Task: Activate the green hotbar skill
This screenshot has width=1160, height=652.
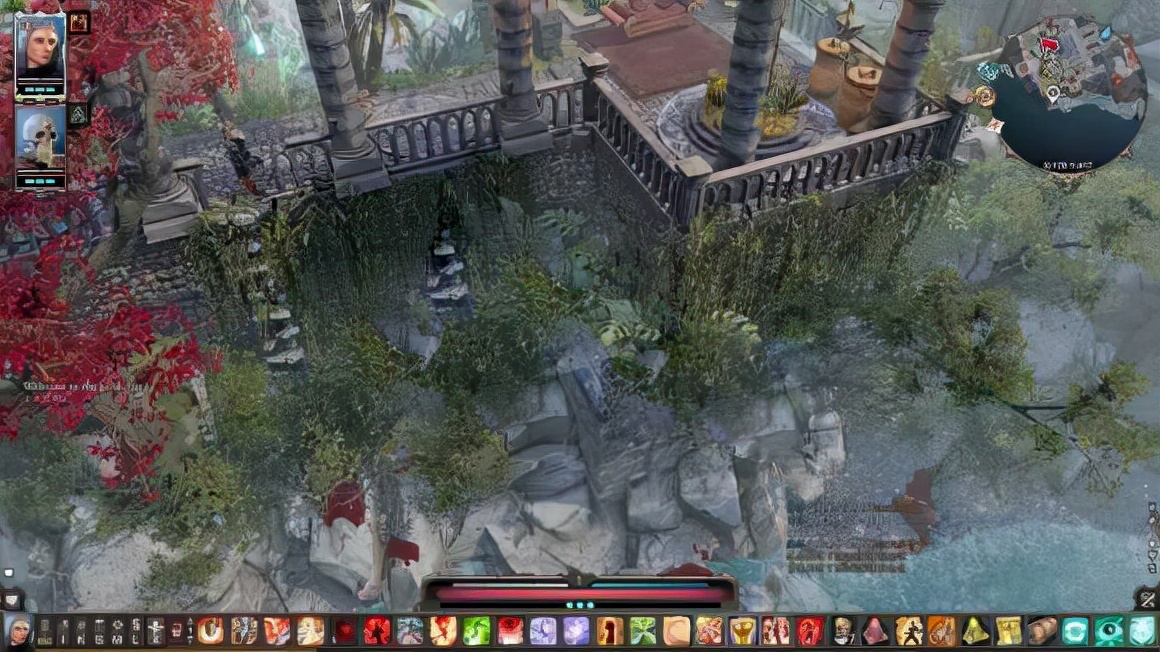Action: 476,631
